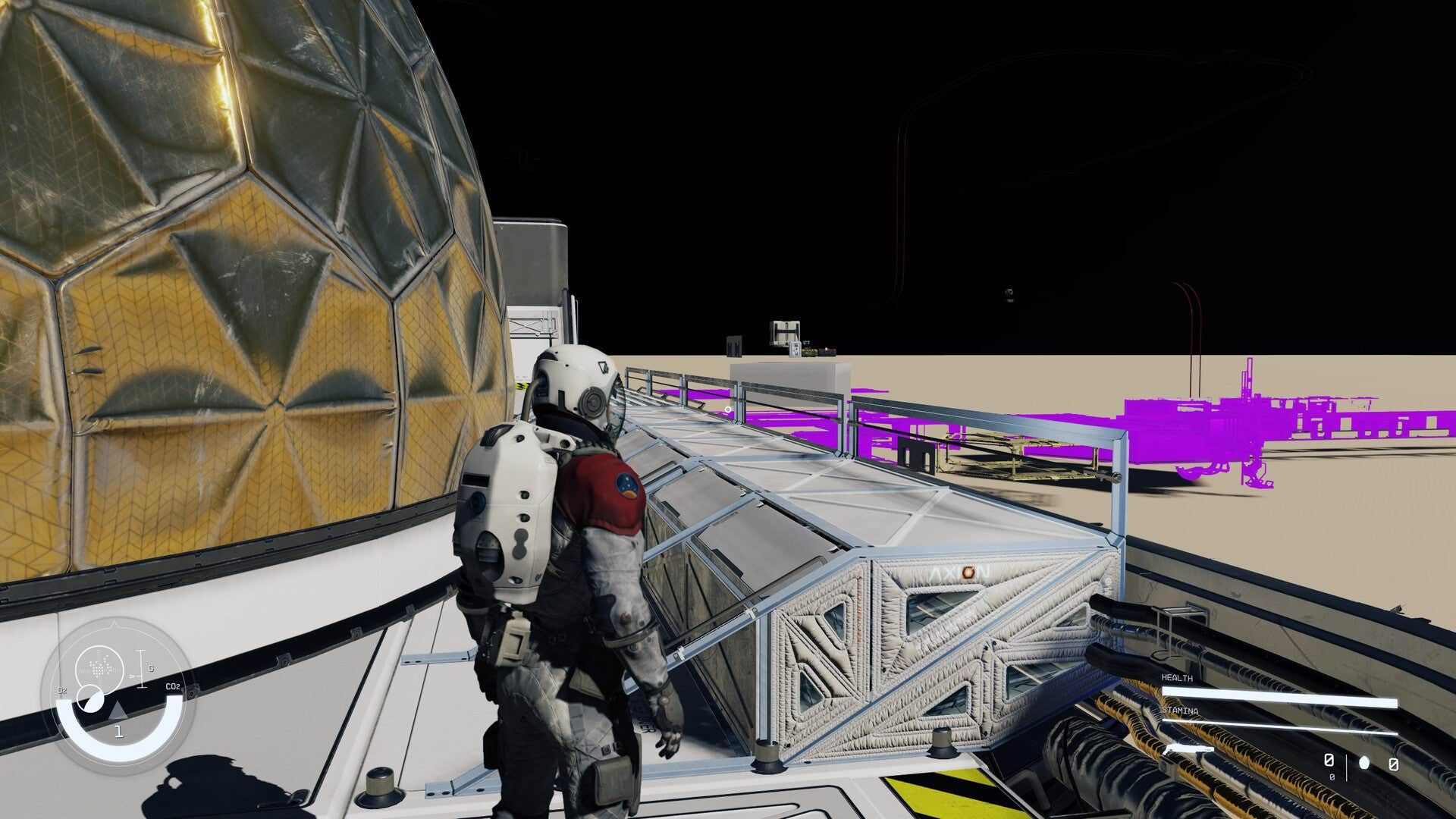The image size is (1456, 819).
Task: Click the STAMINA label above the stamina bar
Action: tap(1181, 711)
